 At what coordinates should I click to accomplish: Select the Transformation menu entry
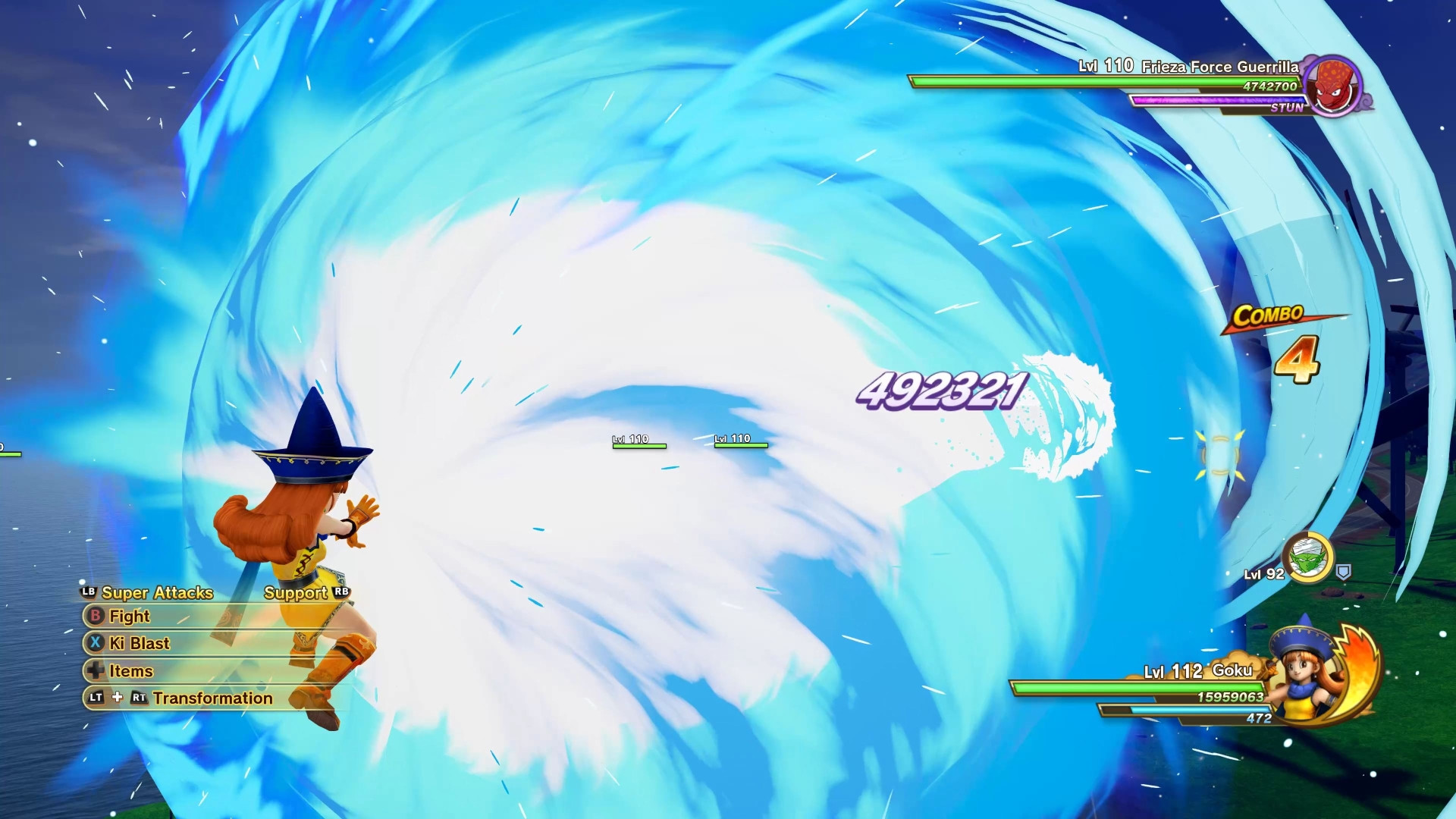tap(212, 698)
